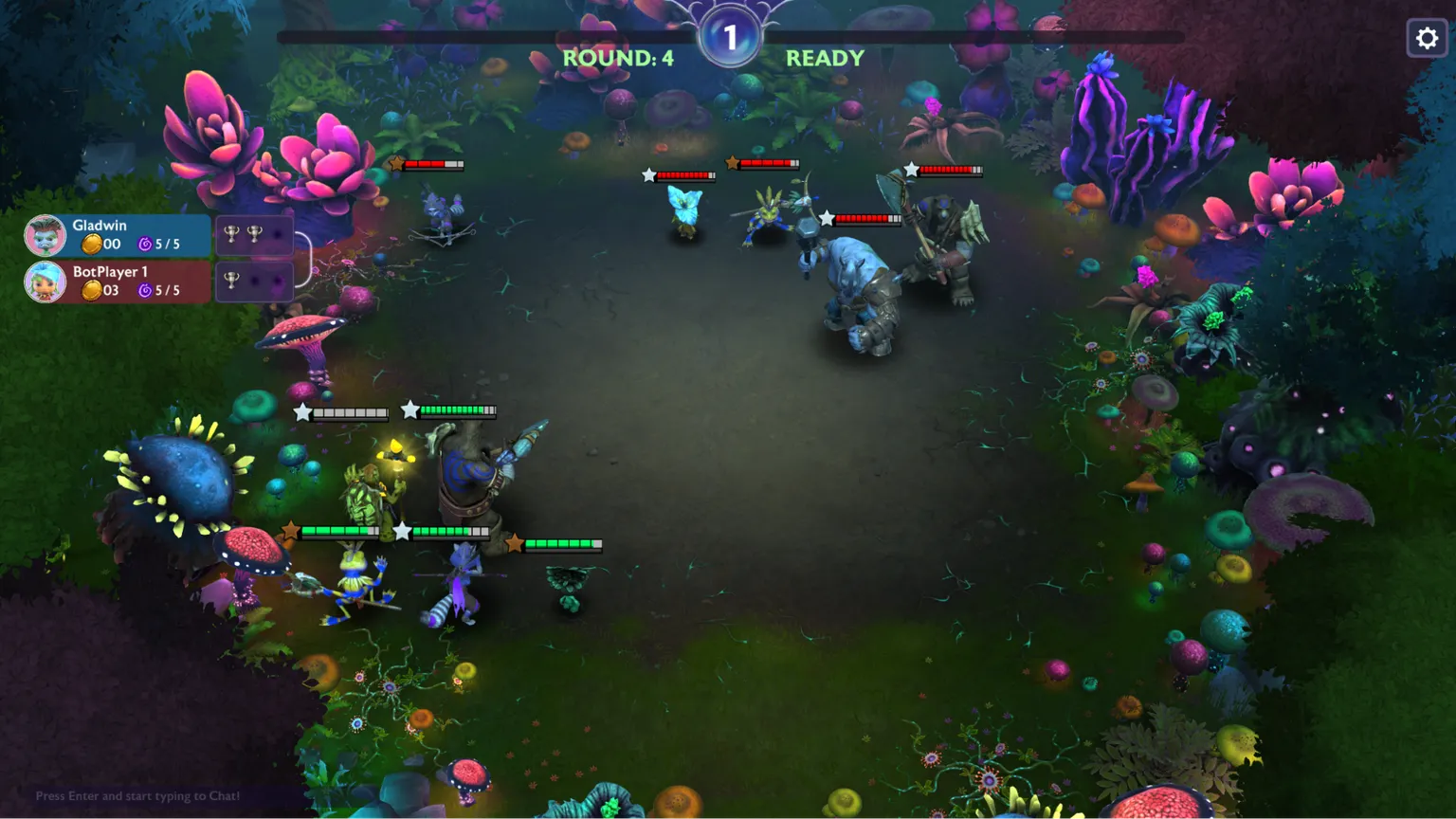Click BotPlayer 1's blue-haired avatar portrait
Screen dimensions: 1456x819
pyautogui.click(x=45, y=282)
